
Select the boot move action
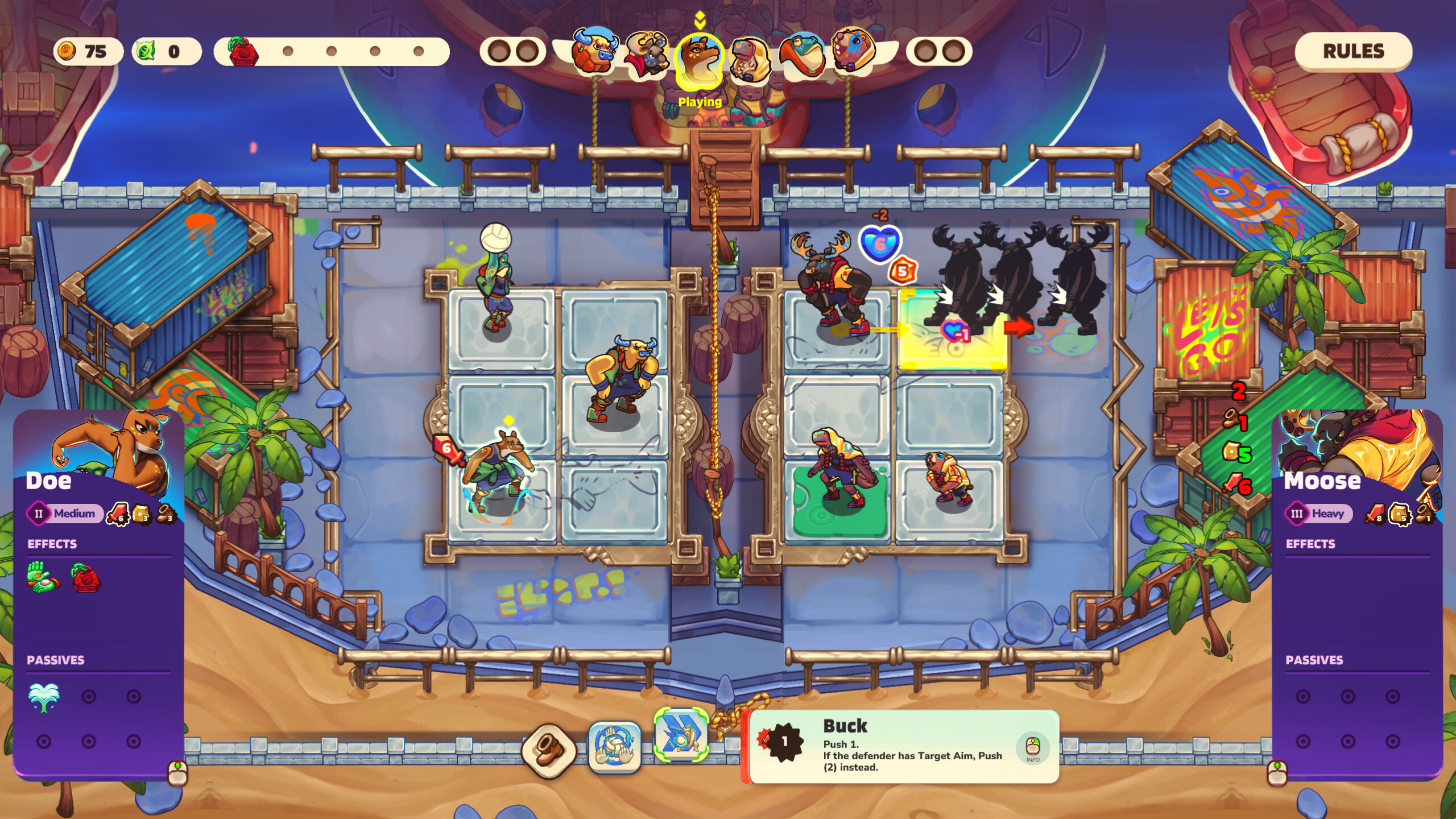(549, 750)
